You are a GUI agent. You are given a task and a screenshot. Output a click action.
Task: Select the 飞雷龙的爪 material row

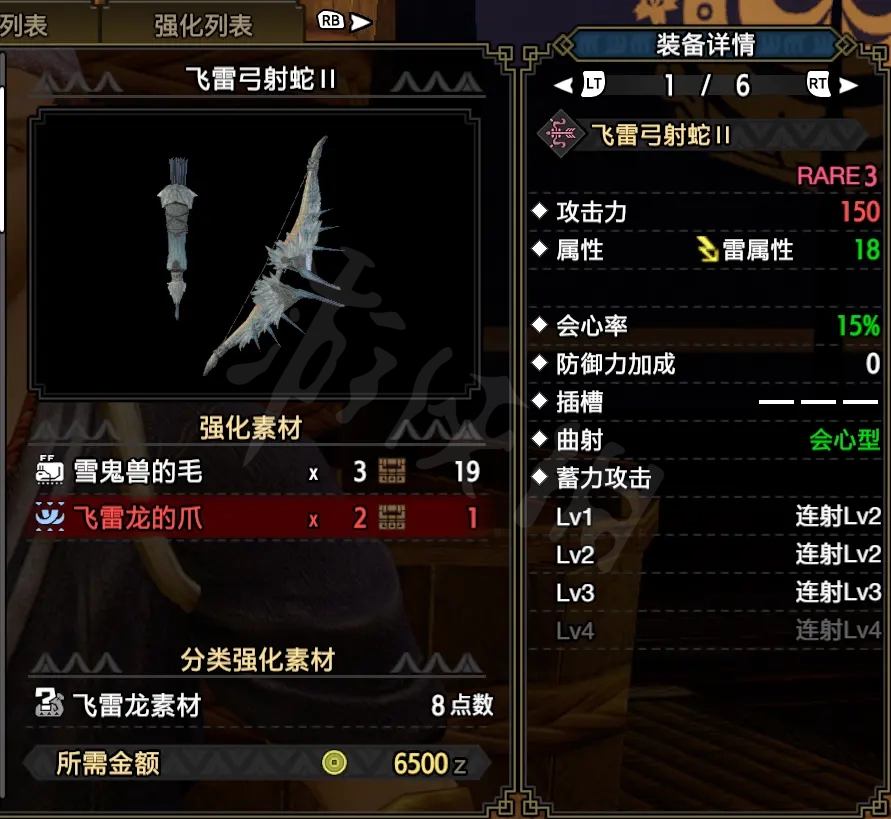[x=258, y=518]
